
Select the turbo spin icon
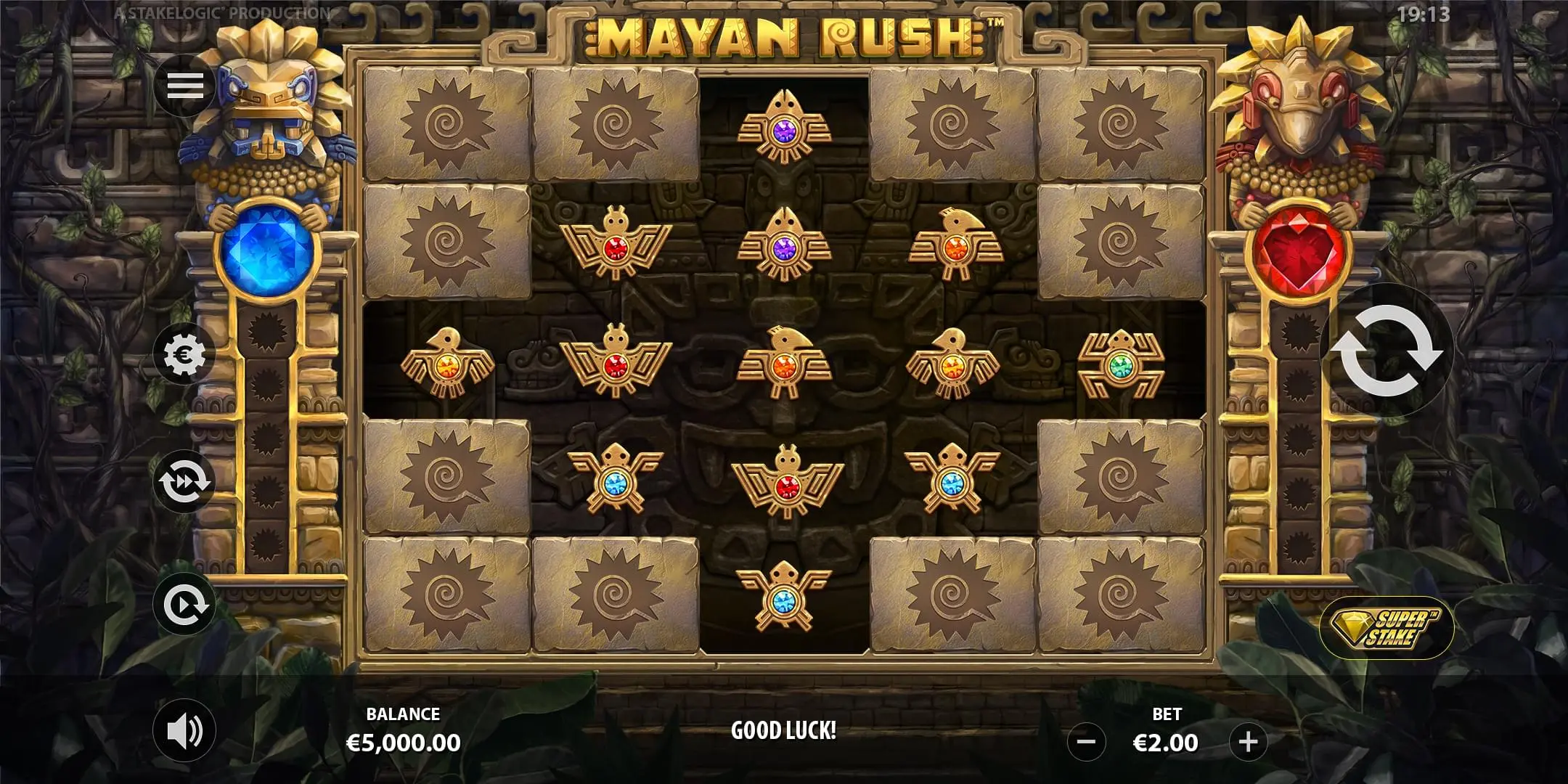click(x=186, y=481)
